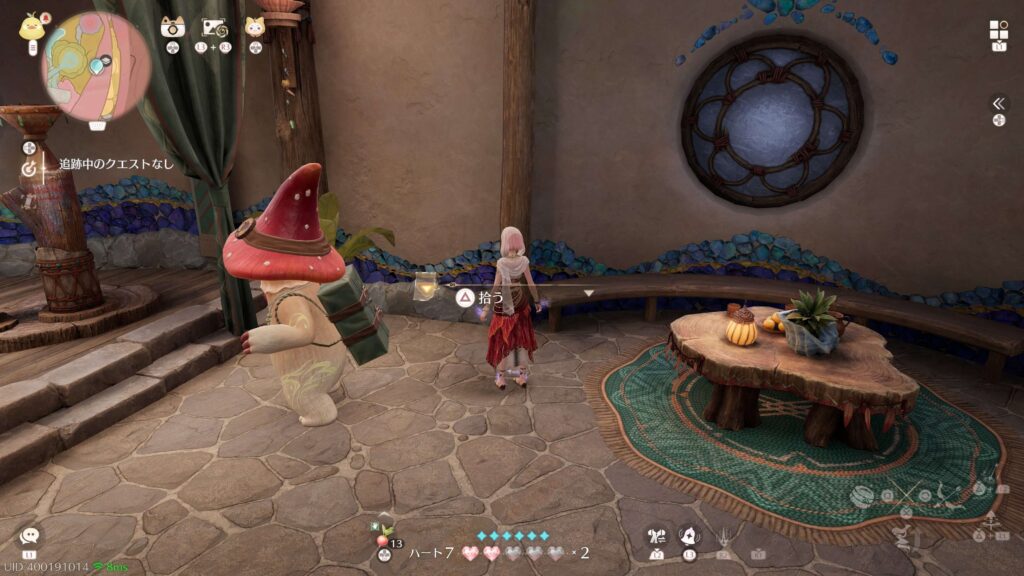Open the cat-shaped camera icon
1024x576 pixels.
(173, 27)
